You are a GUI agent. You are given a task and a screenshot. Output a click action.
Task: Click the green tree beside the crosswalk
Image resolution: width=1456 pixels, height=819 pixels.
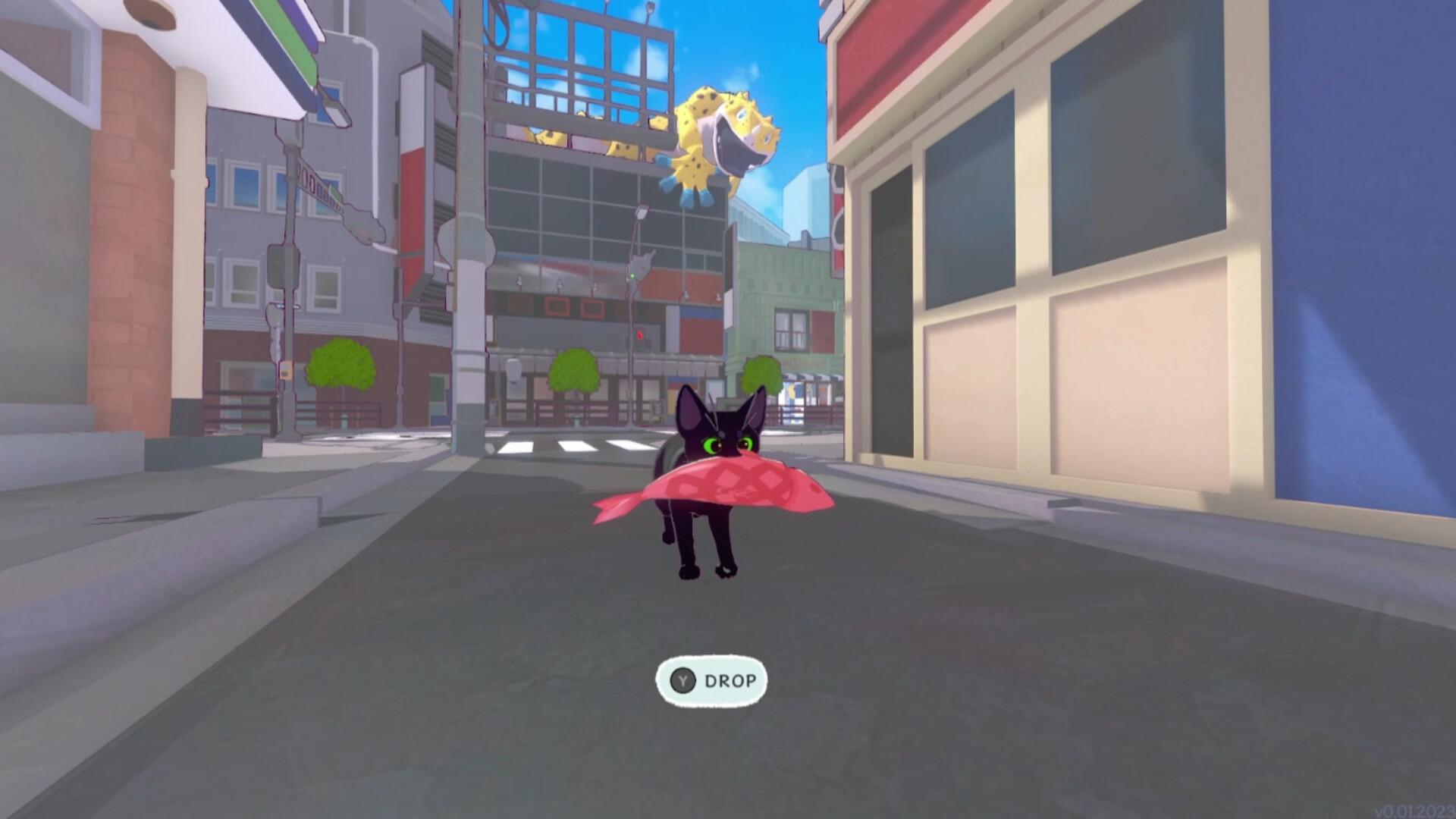573,372
